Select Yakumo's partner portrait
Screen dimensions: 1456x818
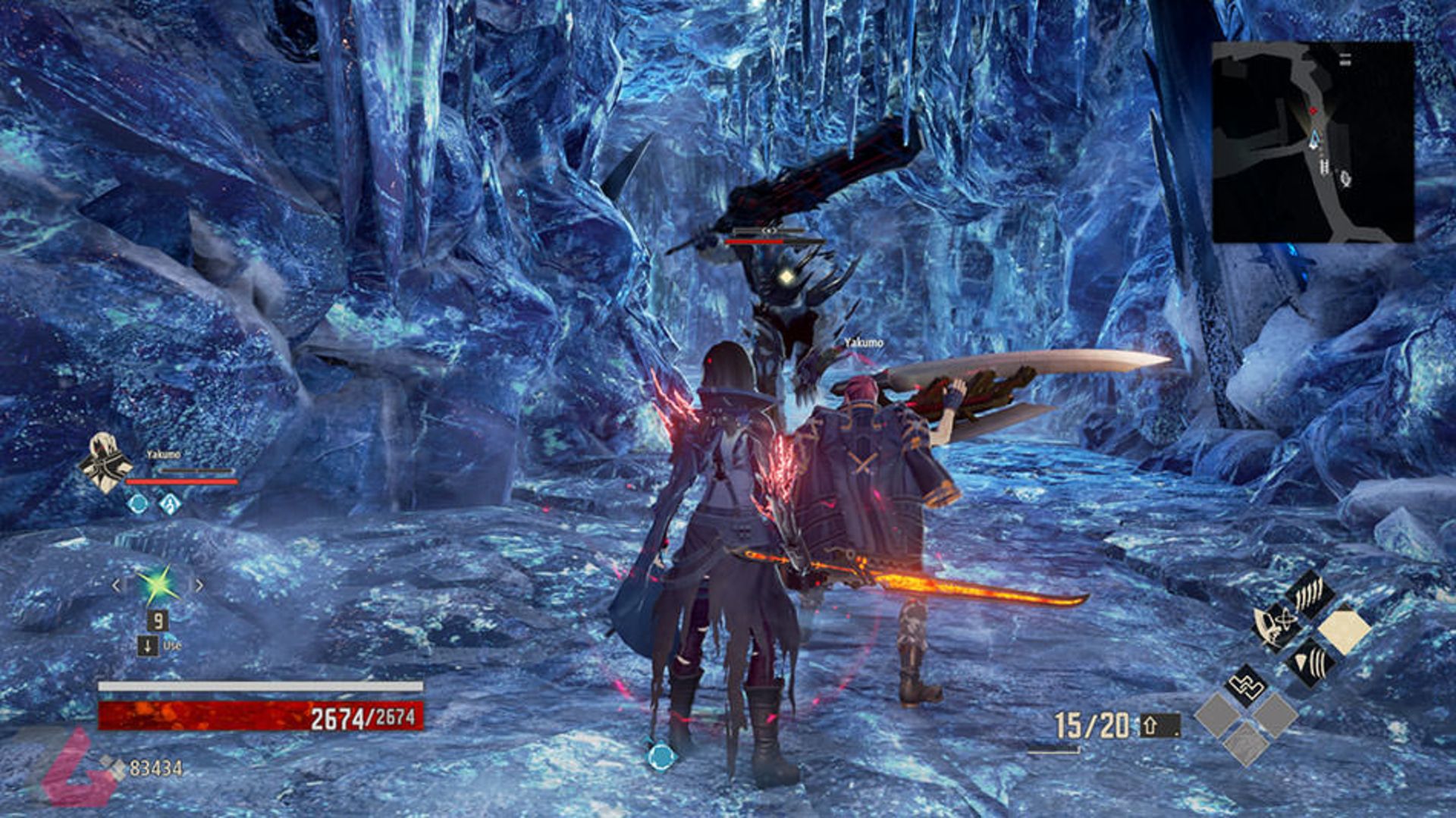tap(105, 462)
